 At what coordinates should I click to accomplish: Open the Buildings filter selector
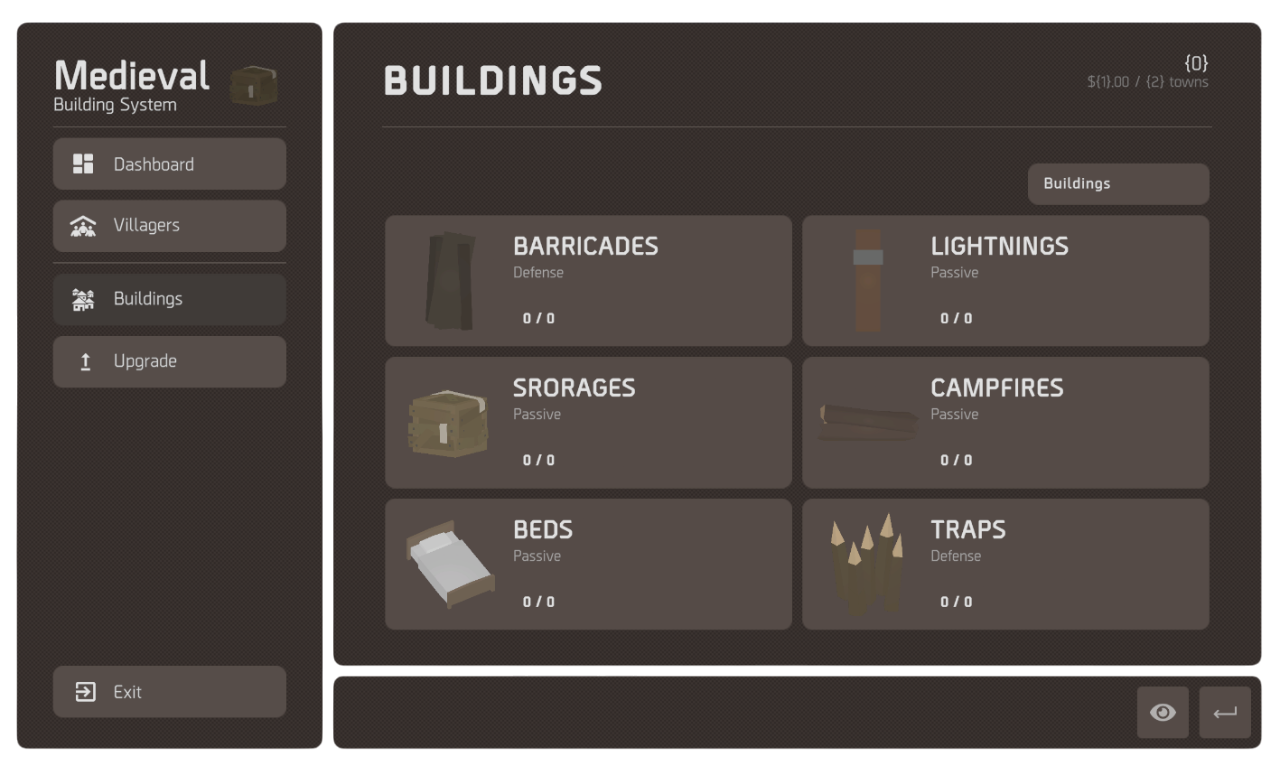(x=1118, y=183)
